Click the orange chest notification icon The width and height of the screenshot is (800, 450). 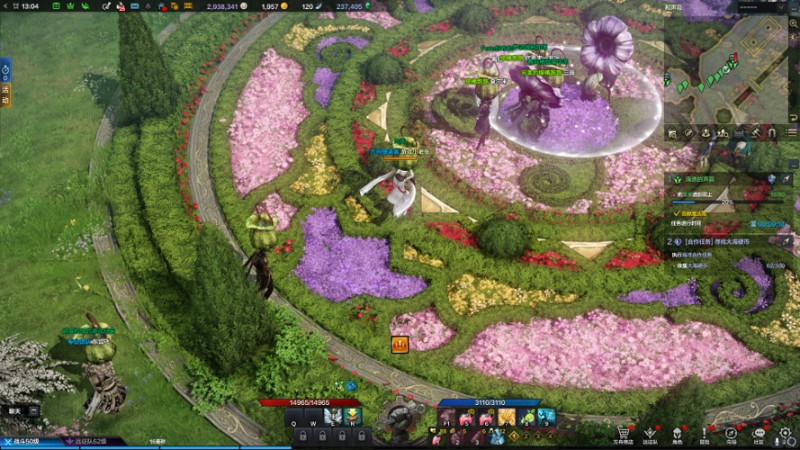click(400, 345)
